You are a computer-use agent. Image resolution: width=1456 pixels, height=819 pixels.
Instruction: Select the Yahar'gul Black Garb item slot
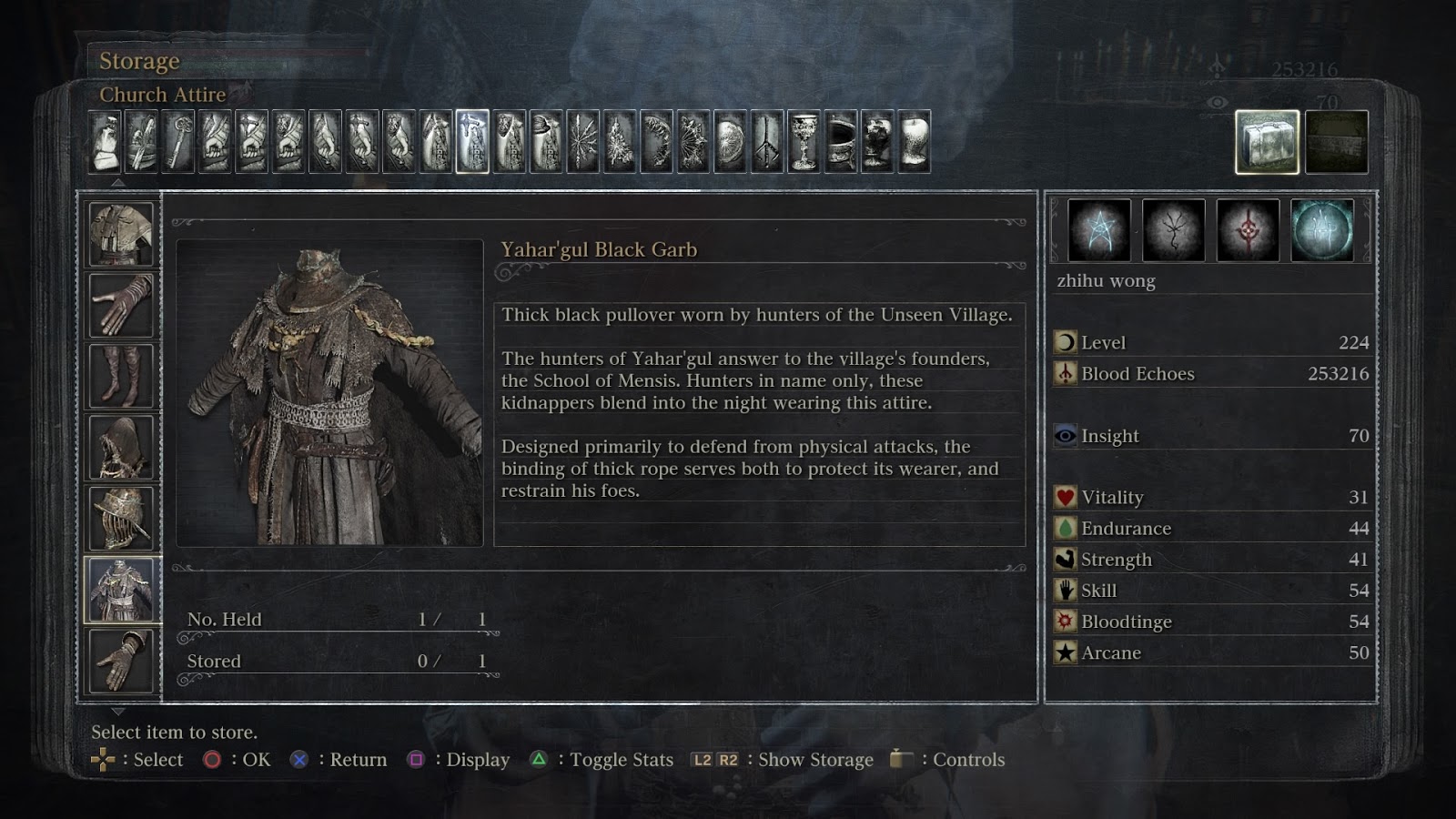(x=122, y=590)
